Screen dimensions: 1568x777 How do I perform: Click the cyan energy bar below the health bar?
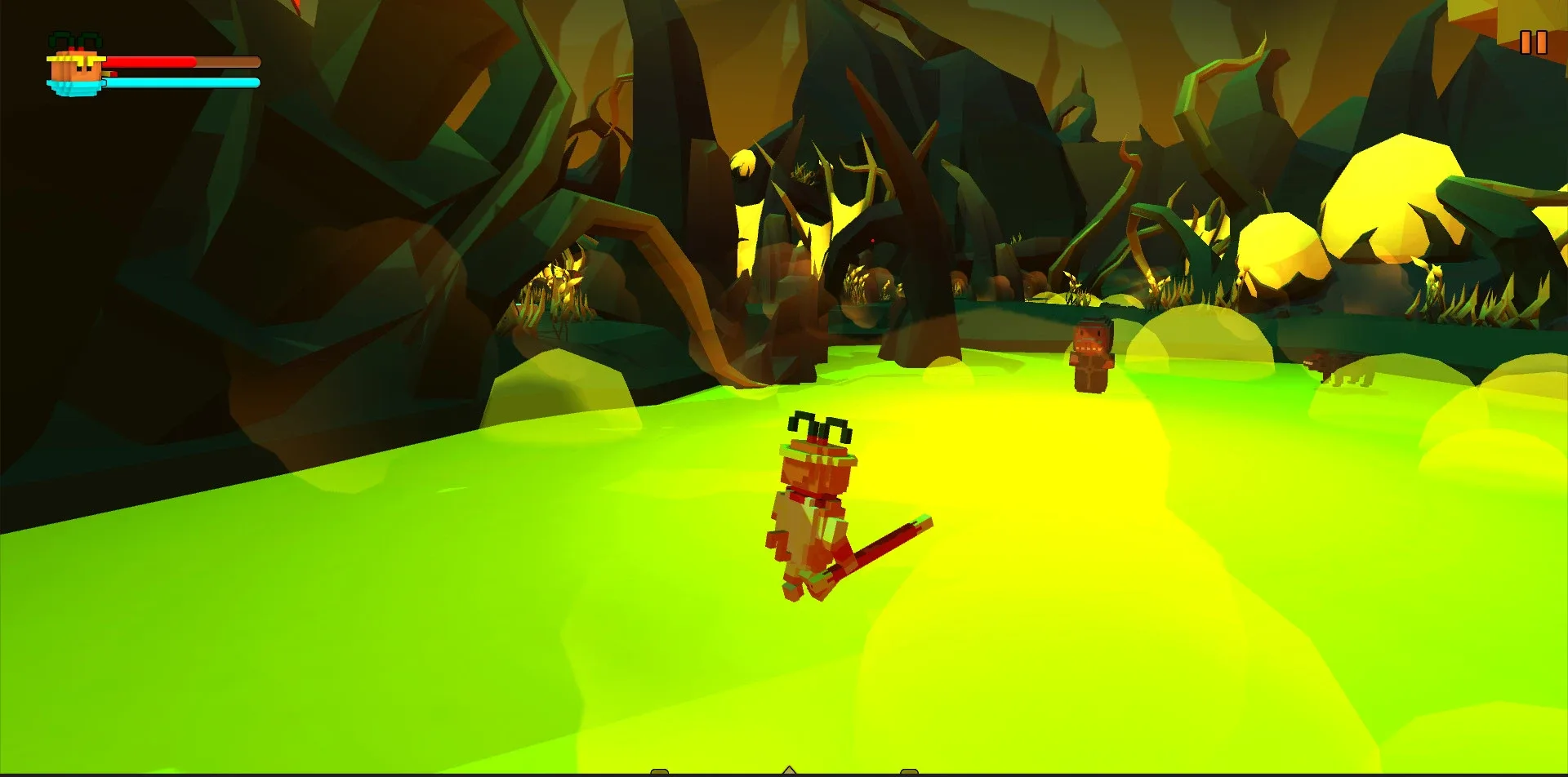pyautogui.click(x=180, y=82)
